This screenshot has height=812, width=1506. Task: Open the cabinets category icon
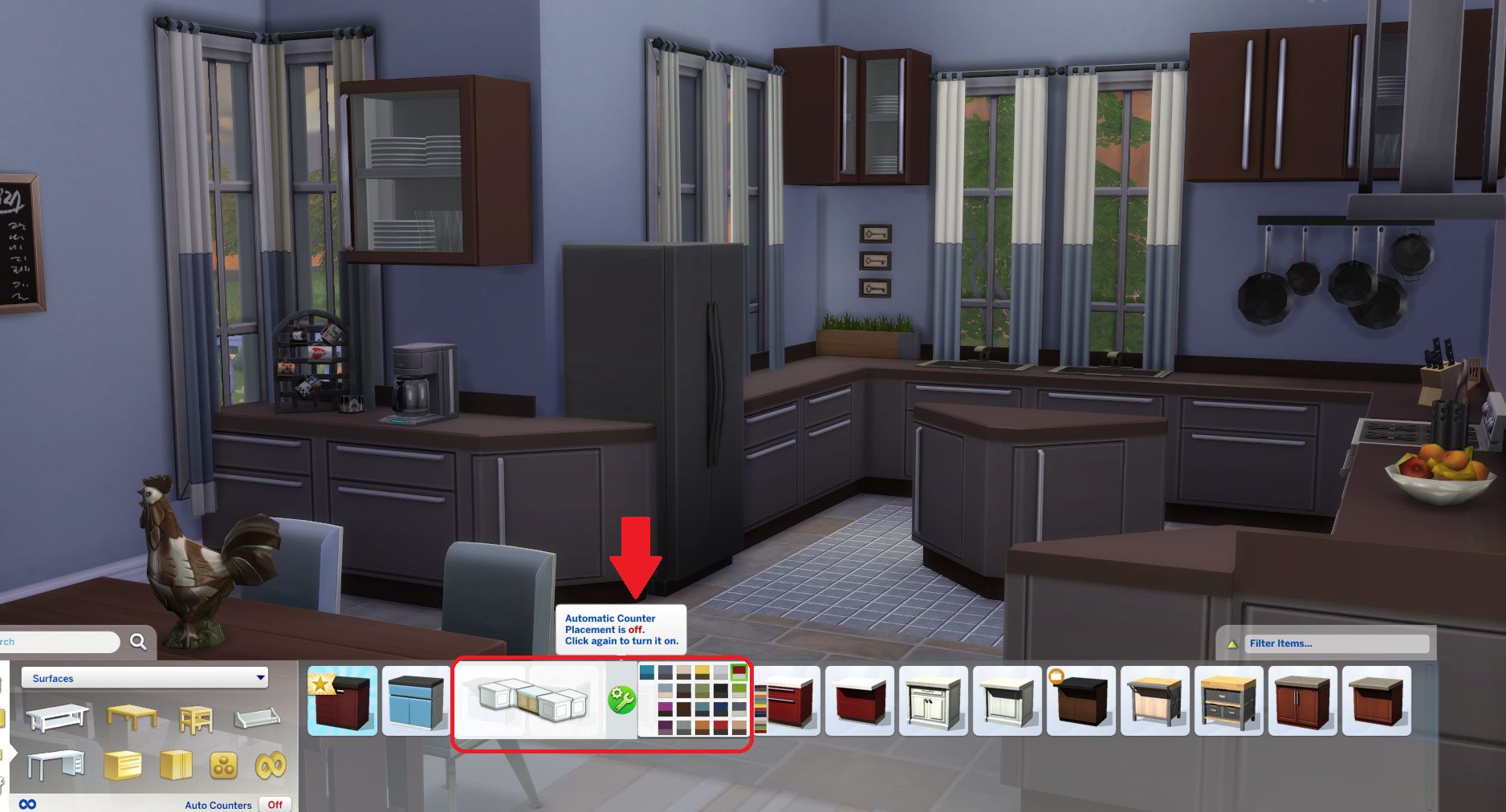tap(174, 767)
